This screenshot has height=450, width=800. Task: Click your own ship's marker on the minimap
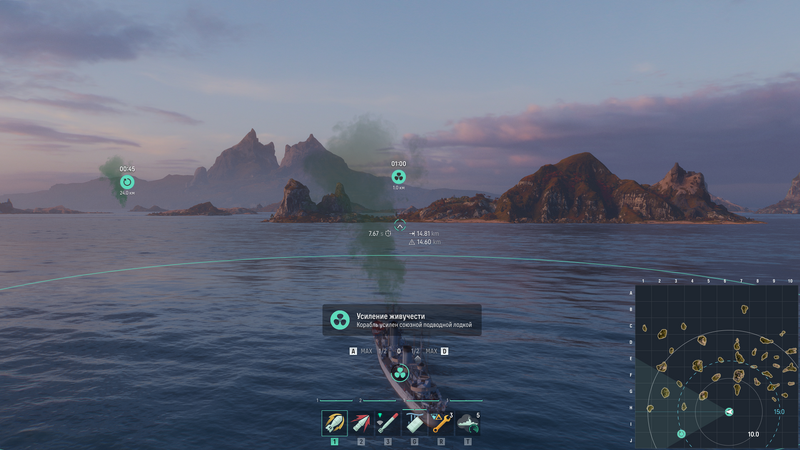729,411
